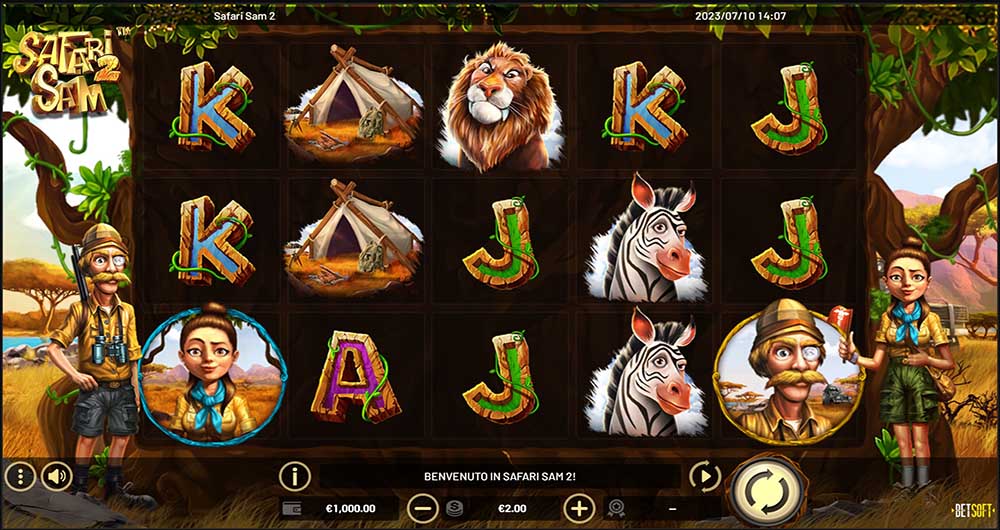1000x530 pixels.
Task: Toggle the sound speaker icon
Action: click(x=57, y=475)
